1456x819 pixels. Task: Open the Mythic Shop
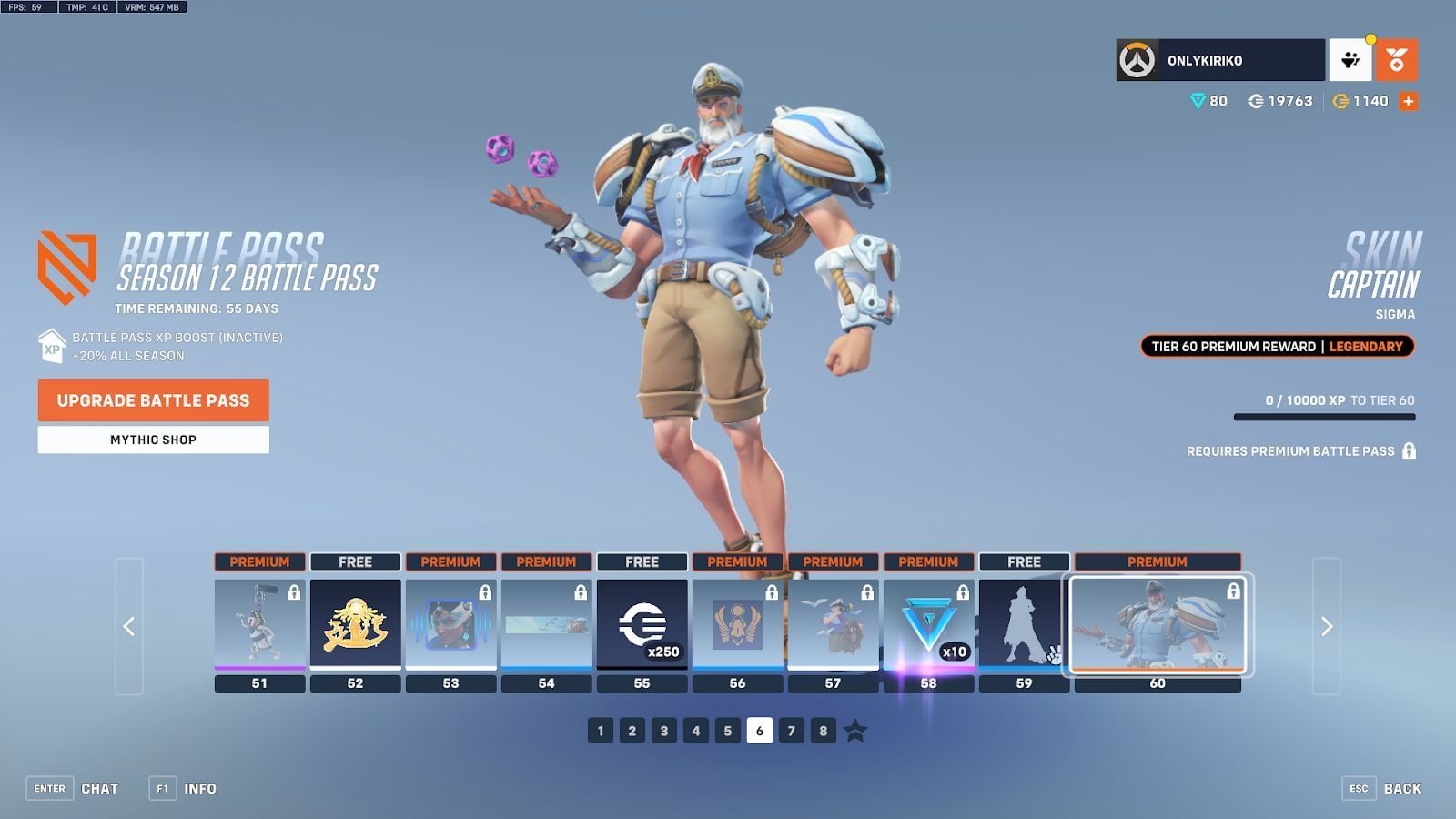point(152,440)
